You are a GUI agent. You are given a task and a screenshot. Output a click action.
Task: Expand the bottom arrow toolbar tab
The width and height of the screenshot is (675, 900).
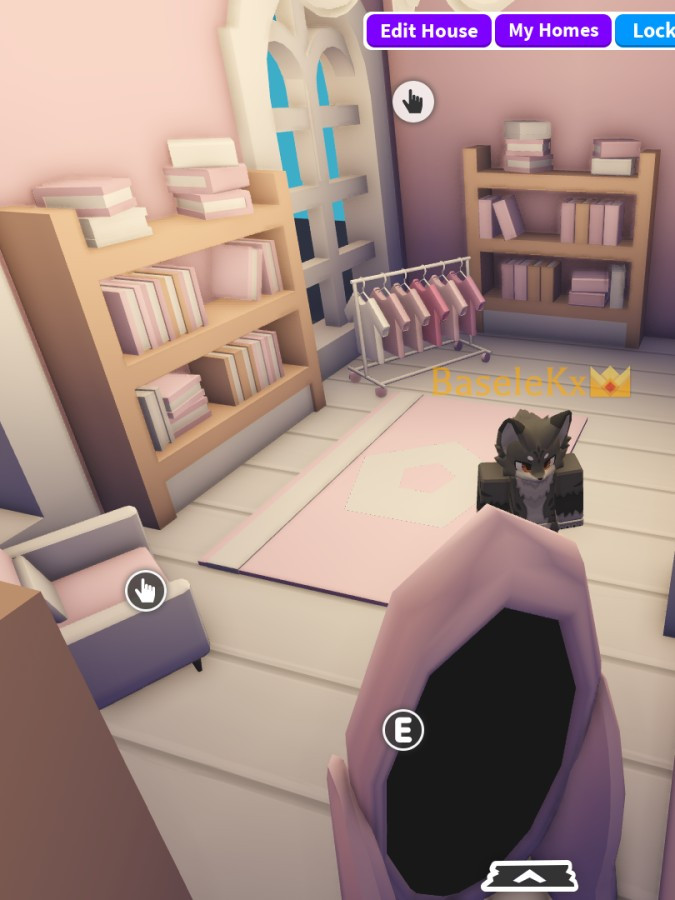point(530,876)
